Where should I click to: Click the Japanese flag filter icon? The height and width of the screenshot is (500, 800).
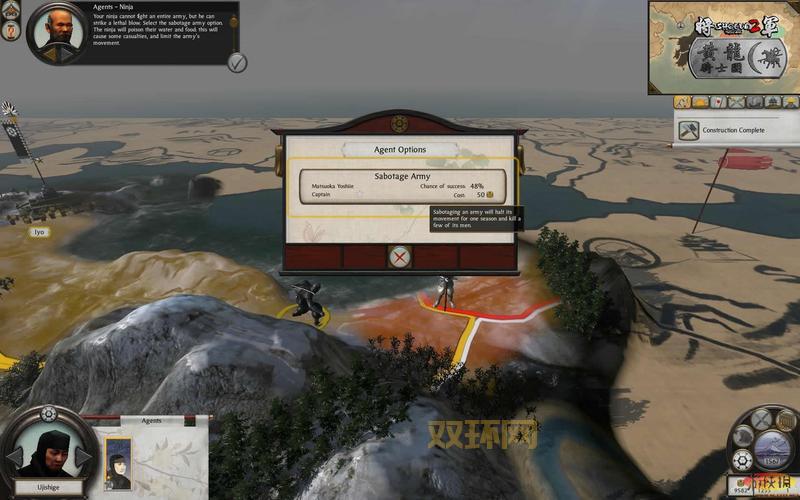719,102
